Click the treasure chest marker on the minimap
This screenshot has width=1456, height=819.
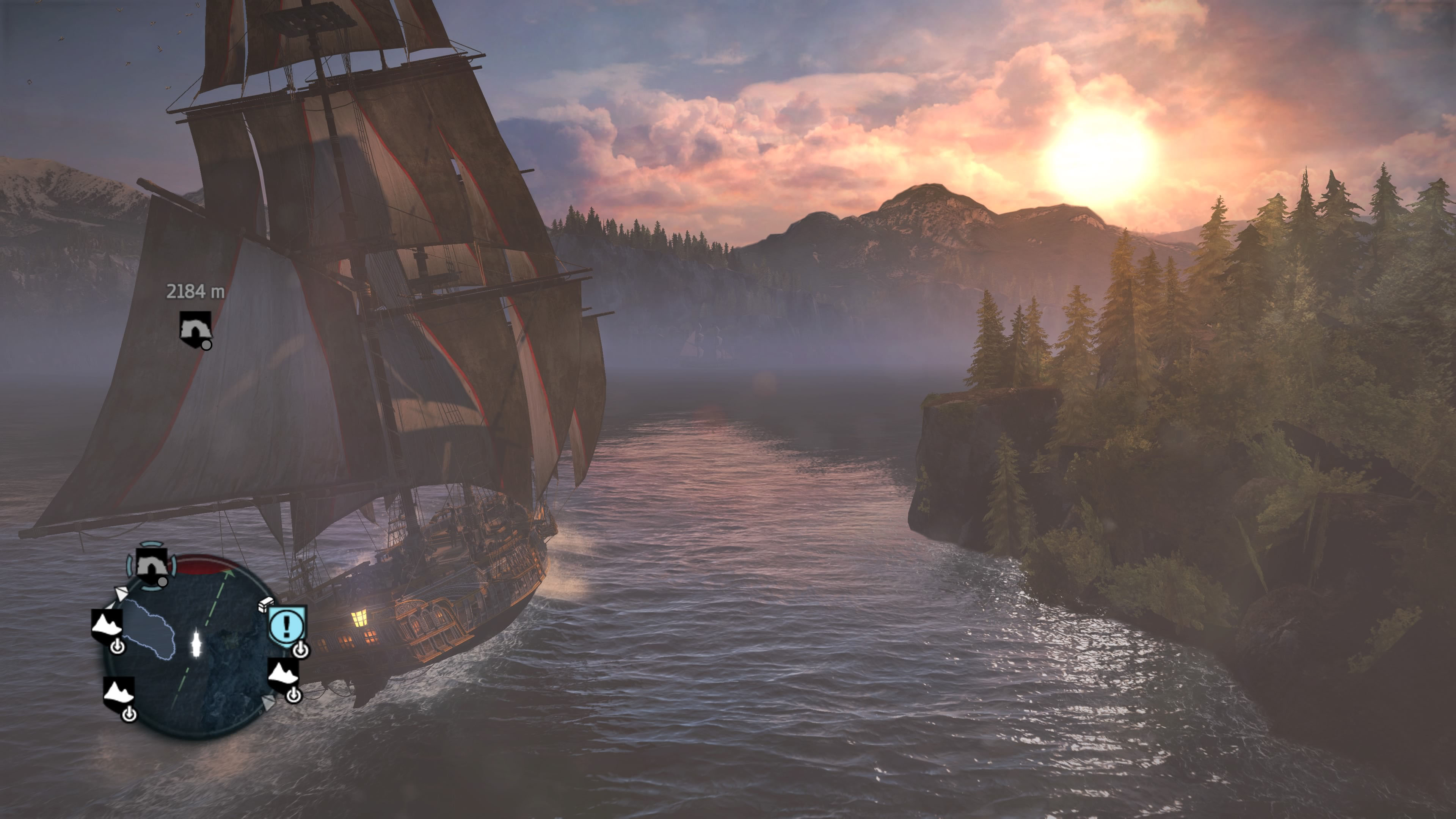[266, 604]
